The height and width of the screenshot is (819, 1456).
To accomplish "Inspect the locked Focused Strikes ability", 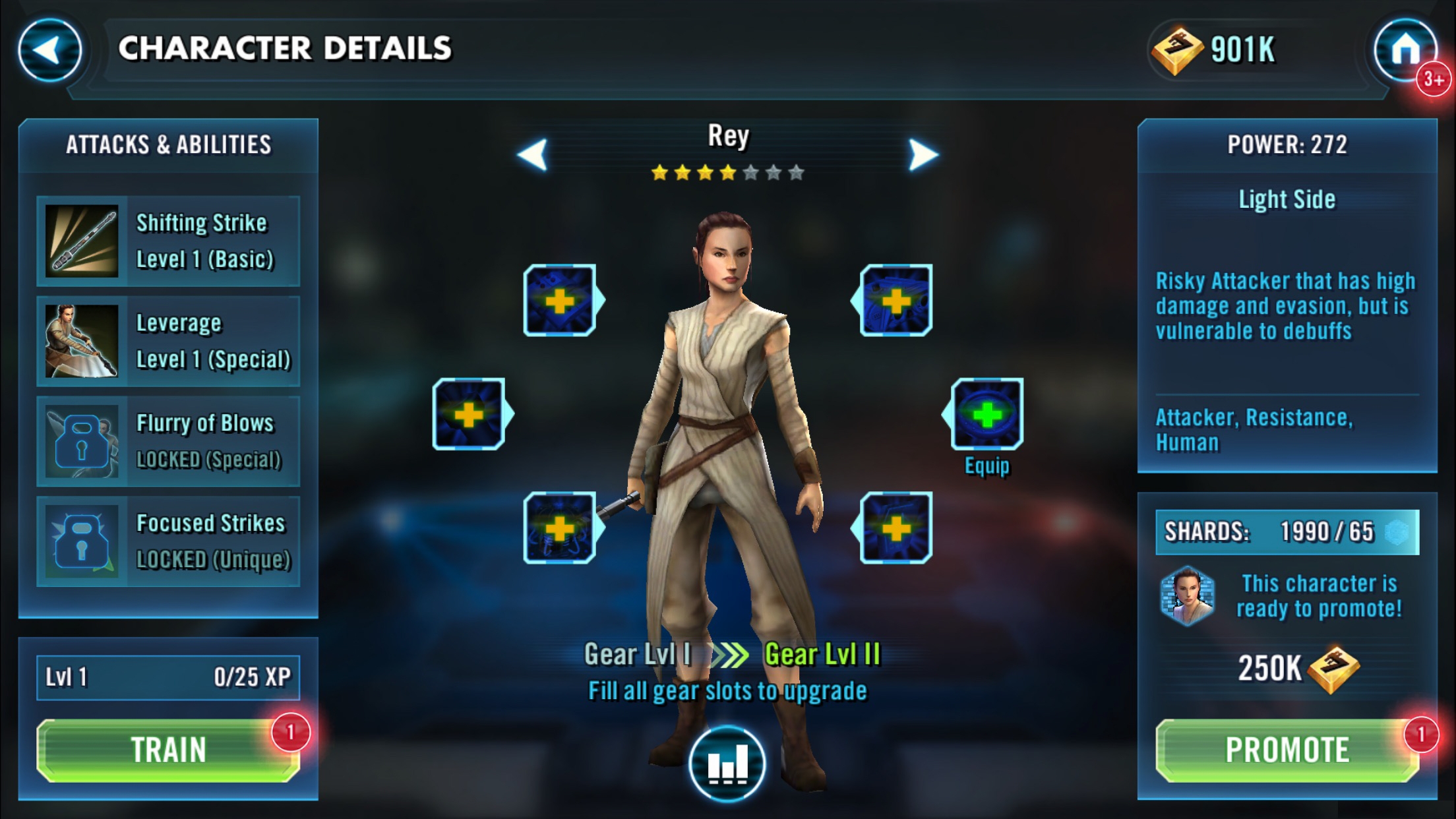I will point(168,542).
